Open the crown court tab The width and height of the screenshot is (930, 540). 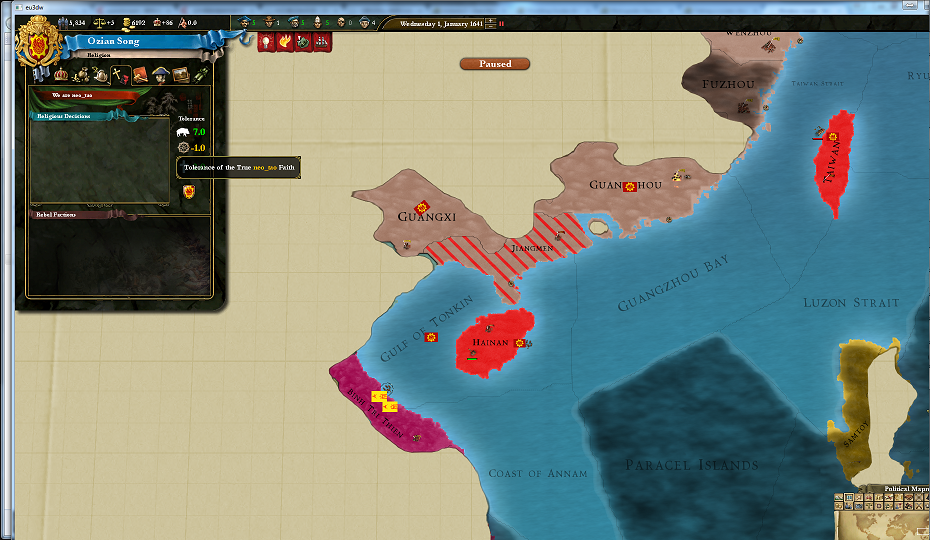(62, 75)
